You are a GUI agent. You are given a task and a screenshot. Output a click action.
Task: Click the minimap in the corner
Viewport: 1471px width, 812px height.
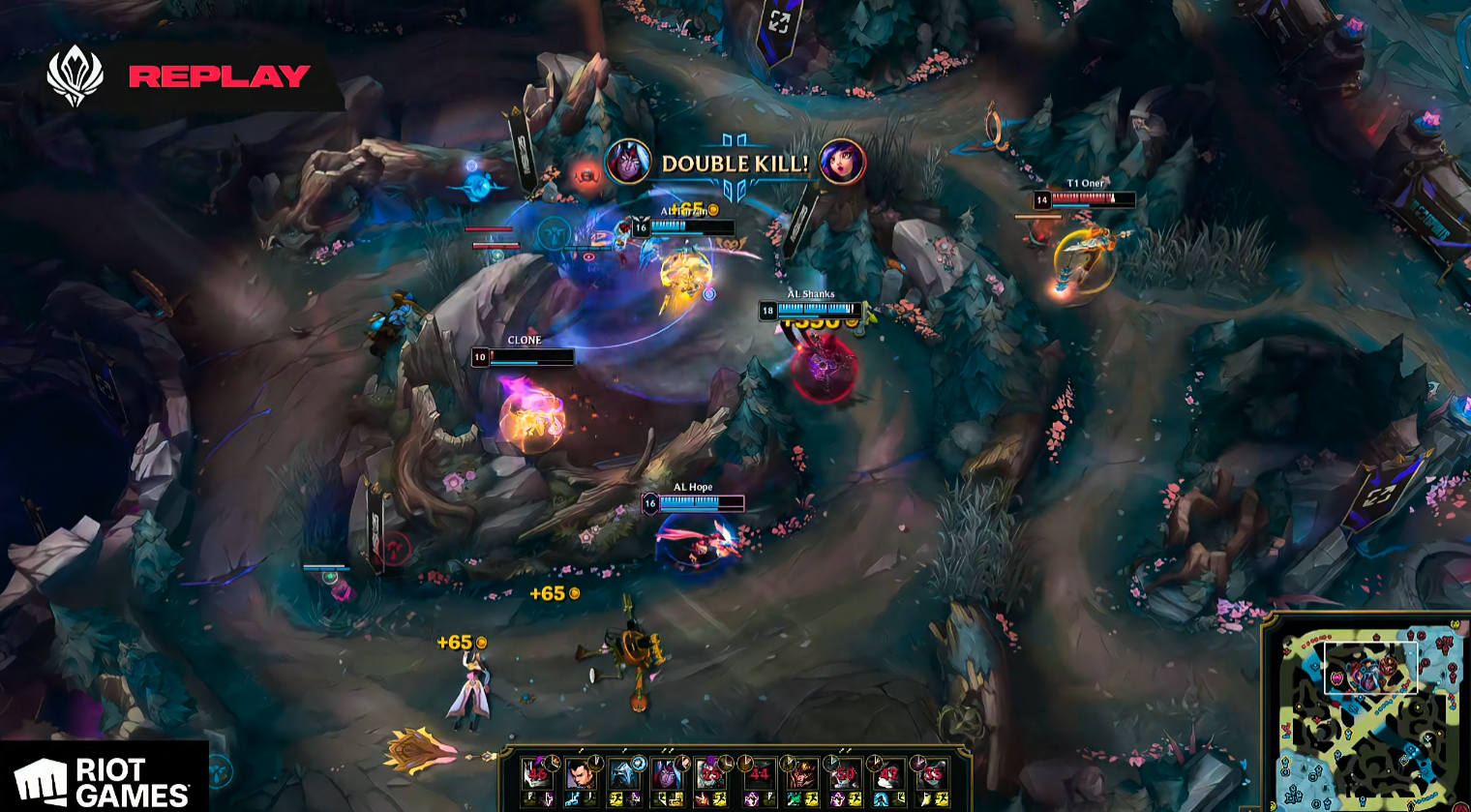[1368, 716]
